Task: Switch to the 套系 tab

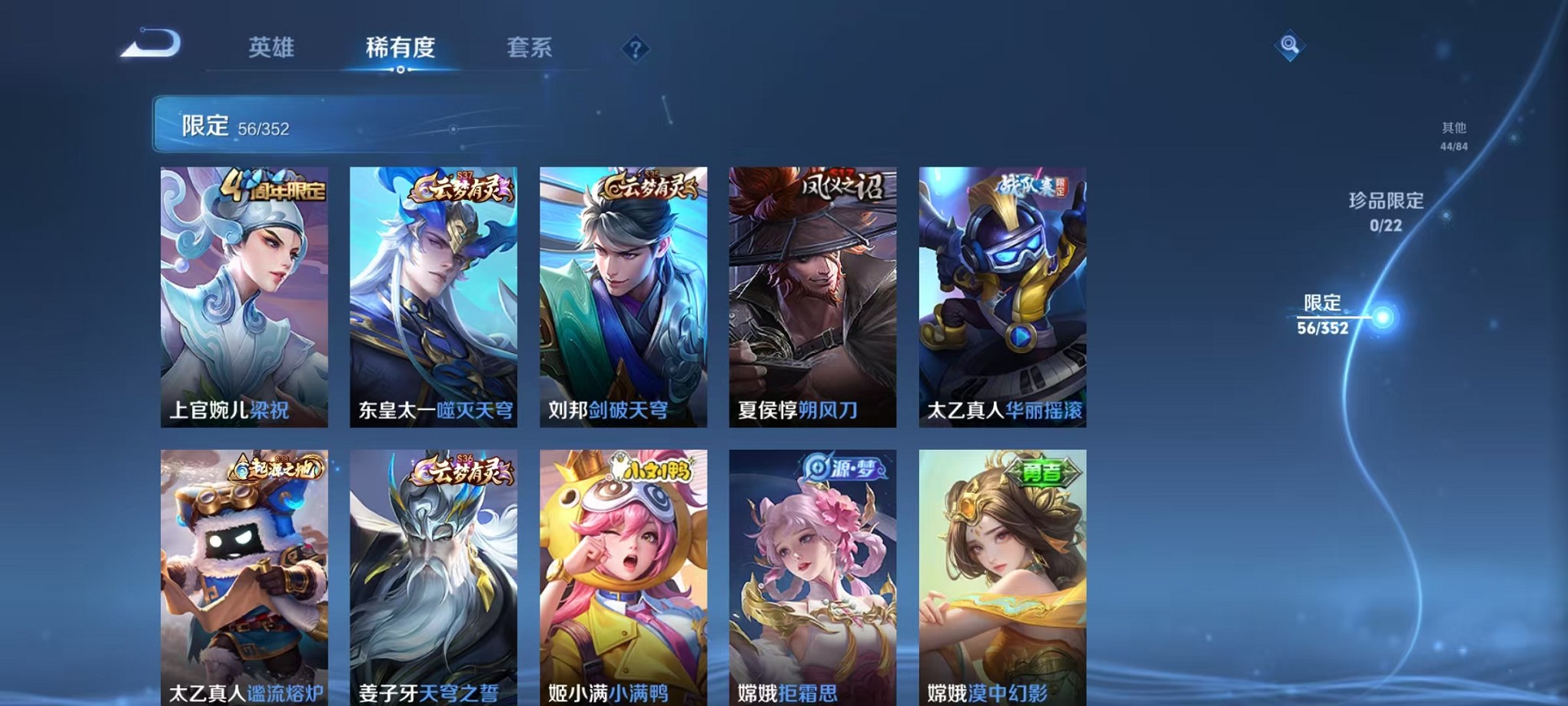Action: (x=530, y=48)
